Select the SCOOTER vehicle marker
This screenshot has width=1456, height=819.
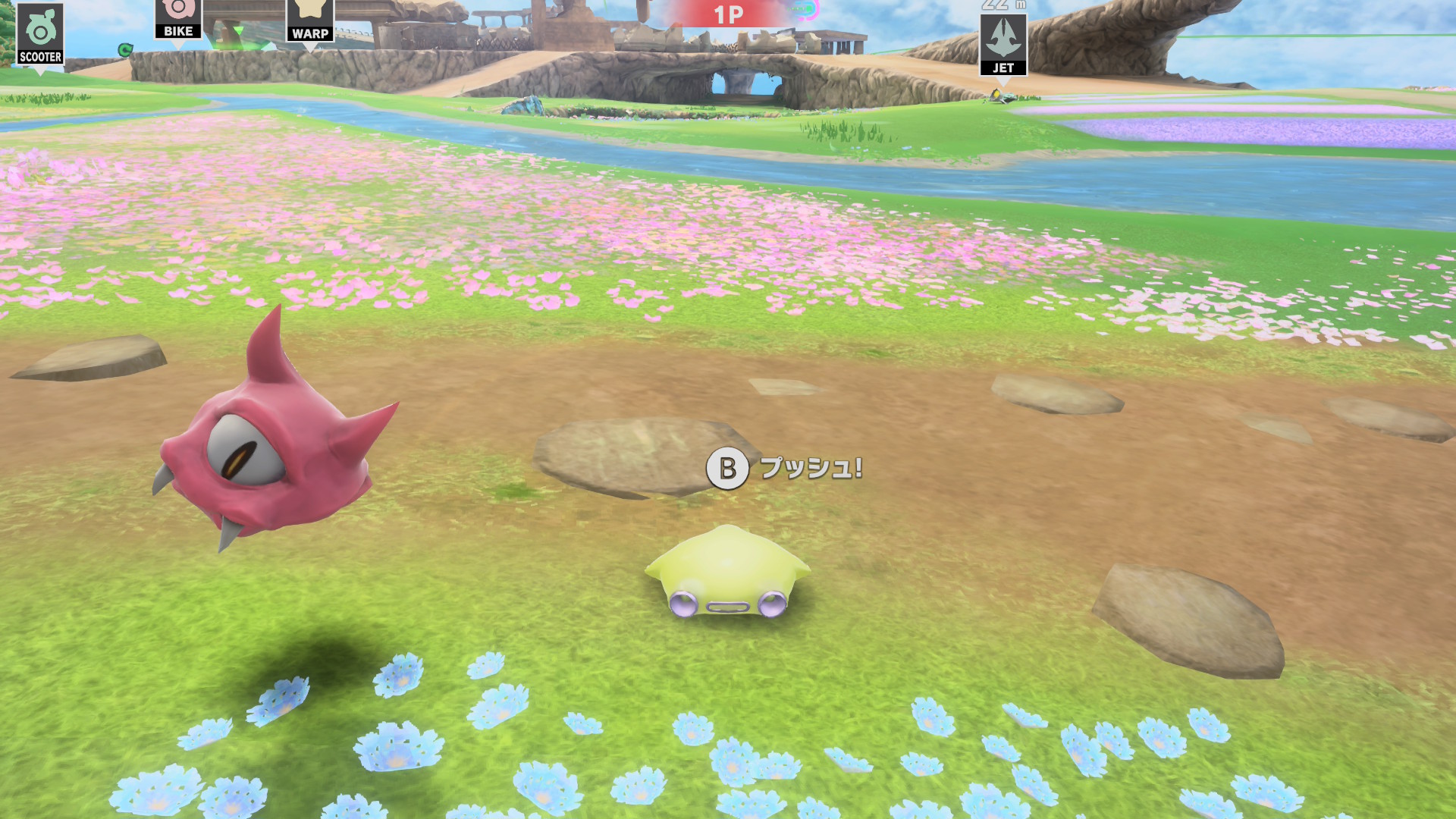[x=40, y=35]
